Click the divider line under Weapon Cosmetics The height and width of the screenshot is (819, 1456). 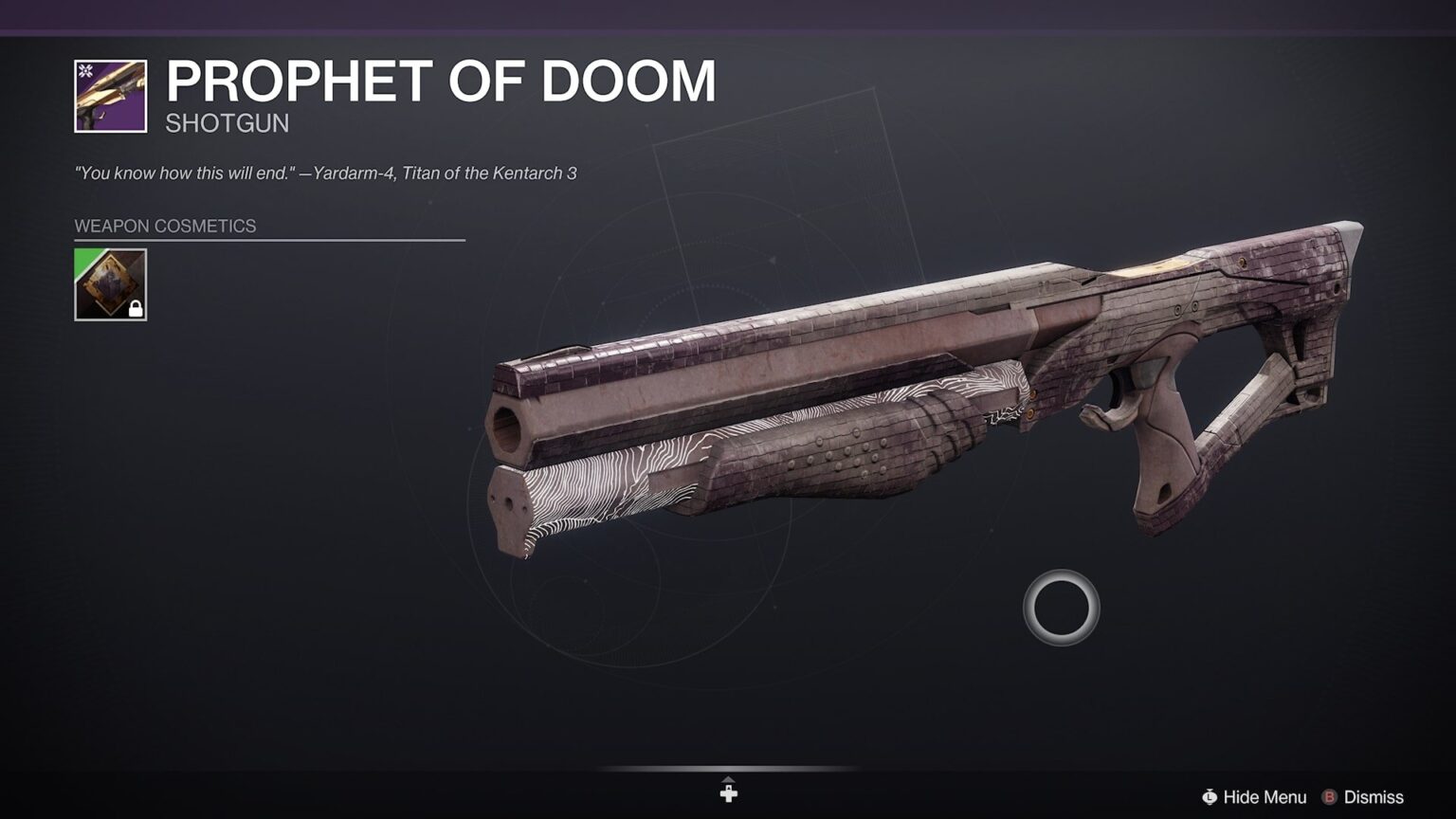tap(270, 241)
